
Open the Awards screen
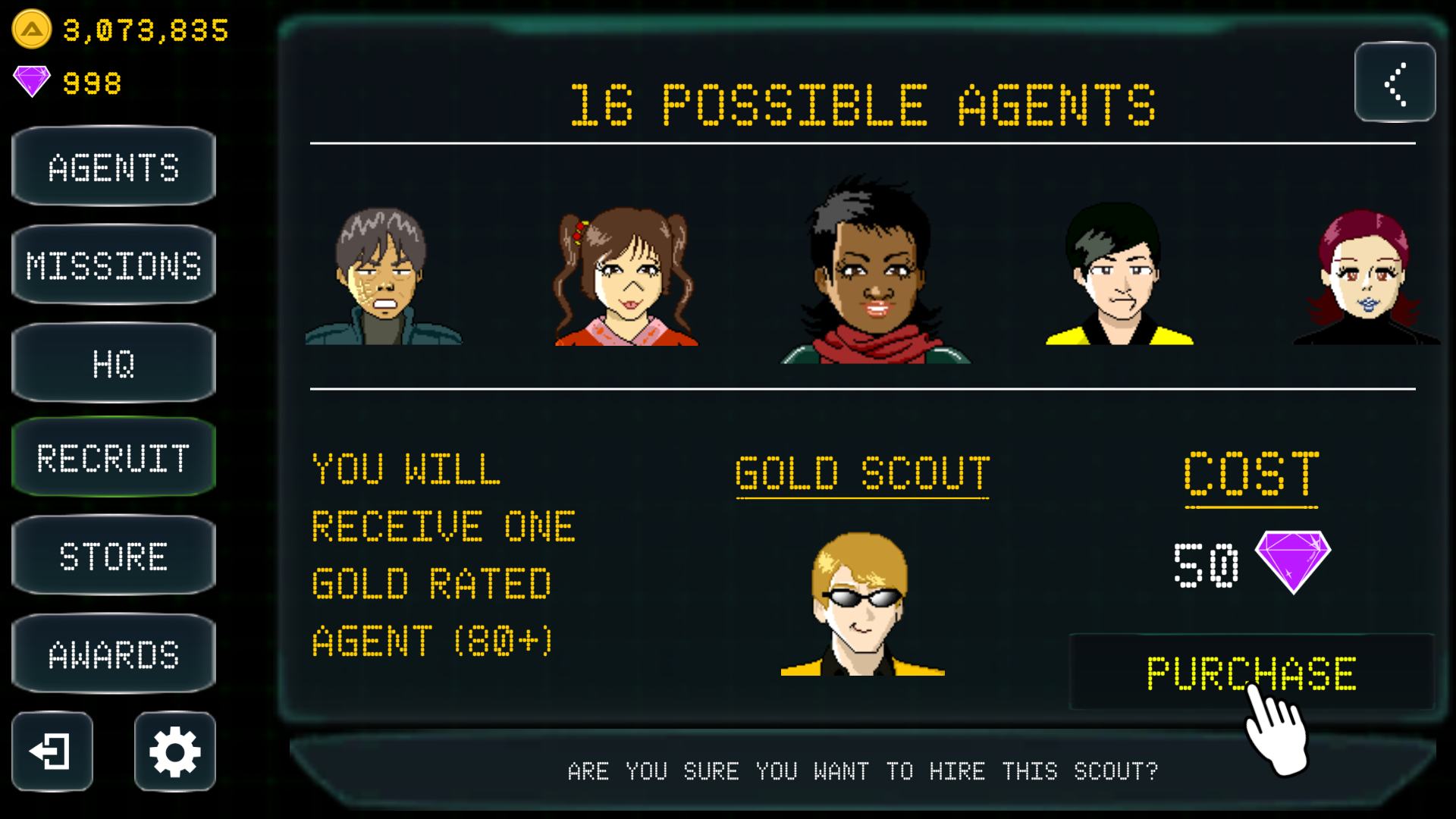click(113, 652)
